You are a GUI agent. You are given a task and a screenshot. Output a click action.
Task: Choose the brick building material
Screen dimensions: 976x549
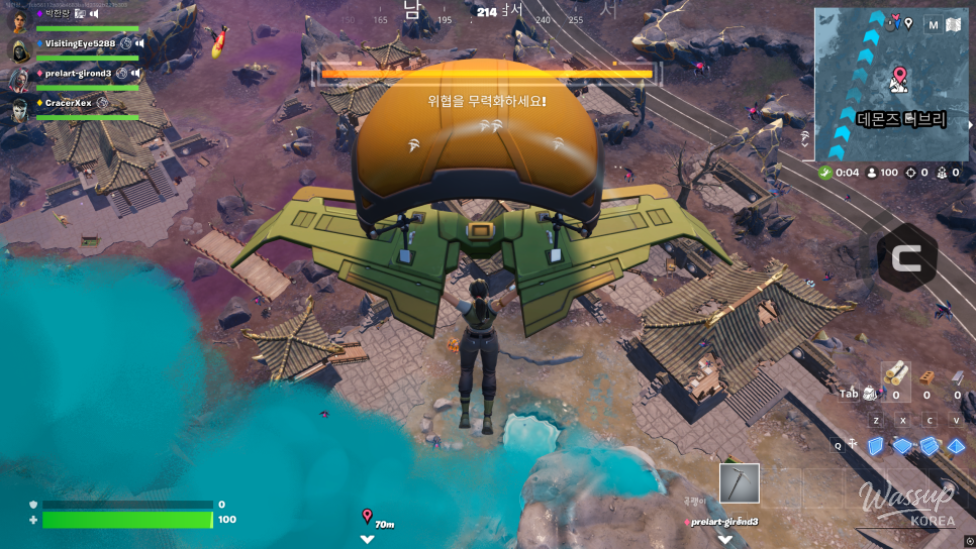tap(927, 376)
